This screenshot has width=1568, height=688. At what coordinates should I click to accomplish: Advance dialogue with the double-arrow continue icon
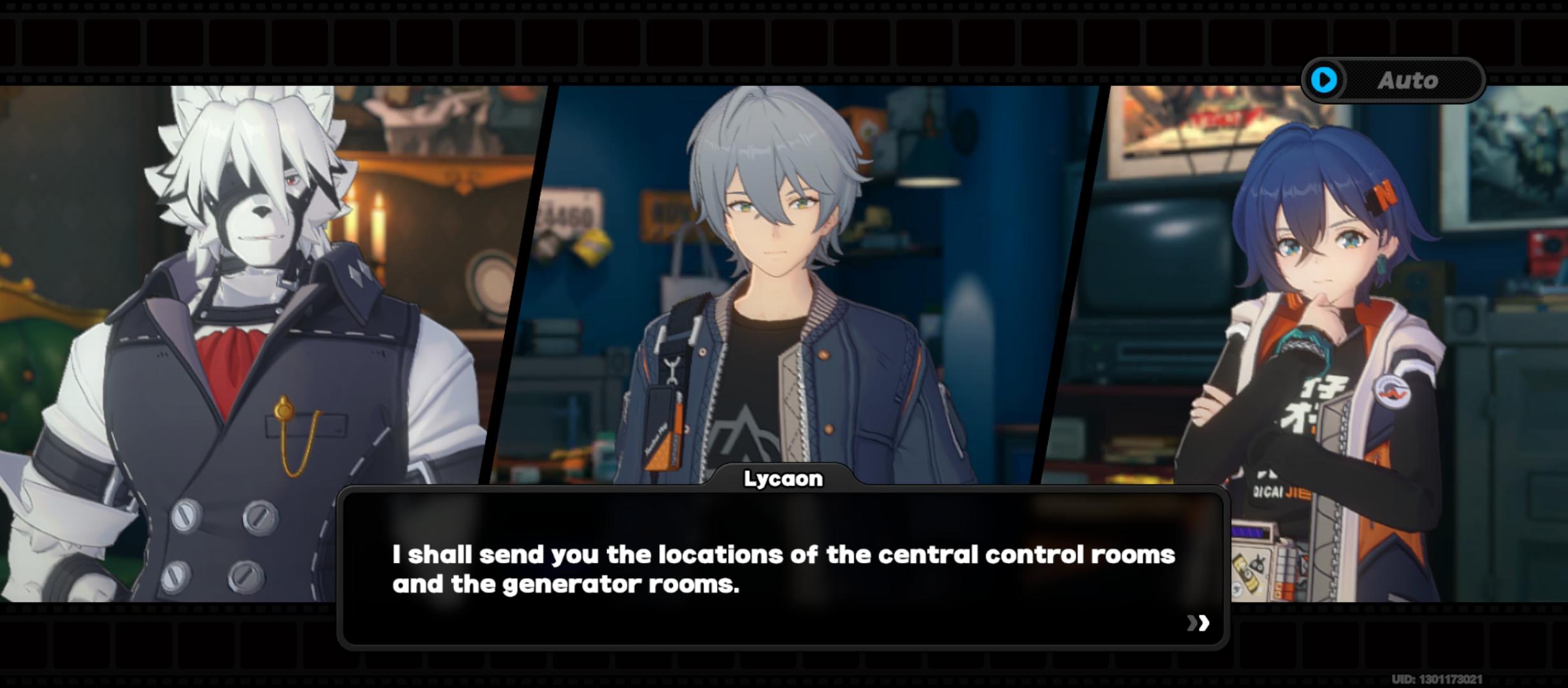[x=1198, y=622]
